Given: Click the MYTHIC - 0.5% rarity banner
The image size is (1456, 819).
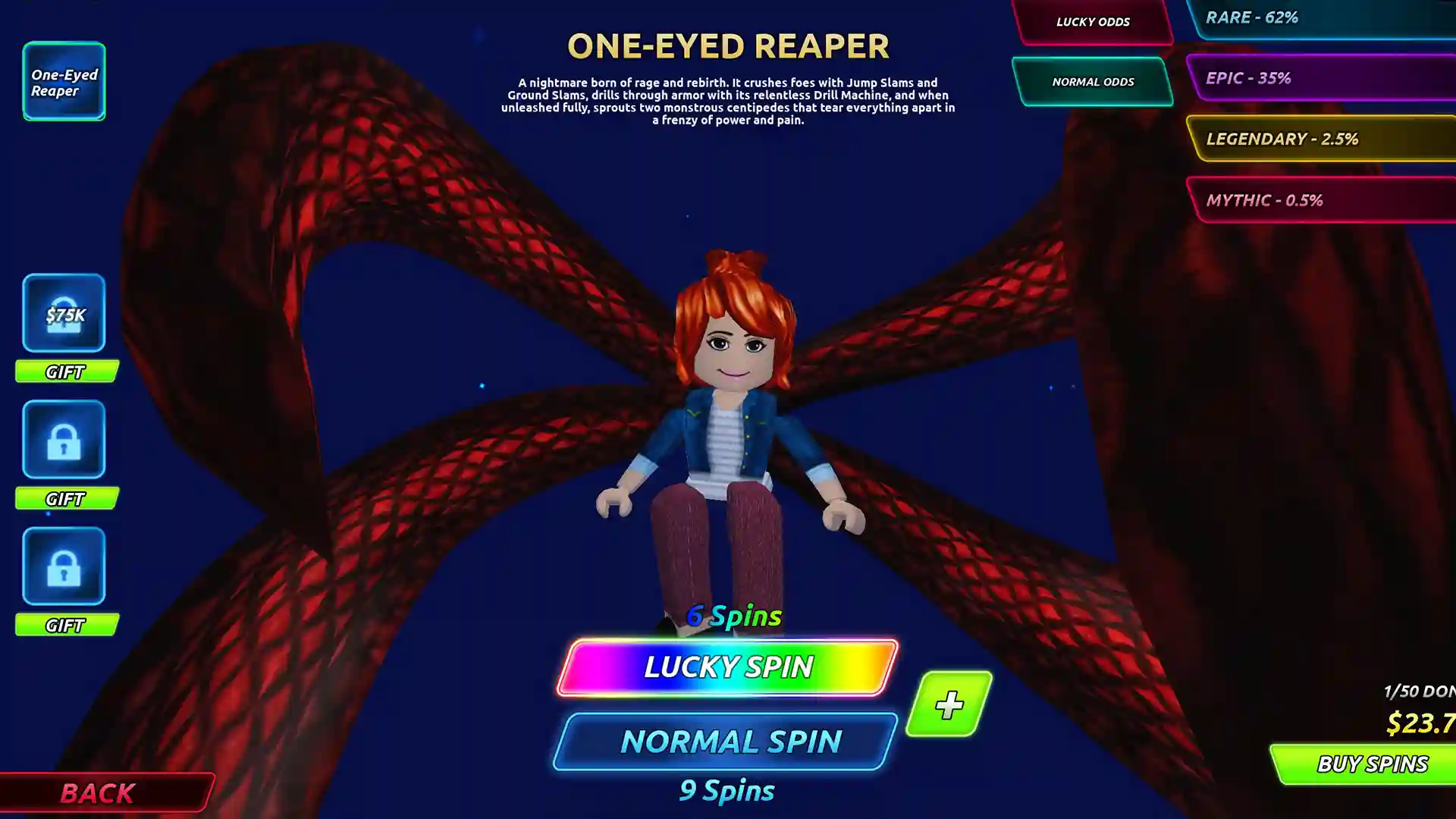Looking at the screenshot, I should point(1327,200).
